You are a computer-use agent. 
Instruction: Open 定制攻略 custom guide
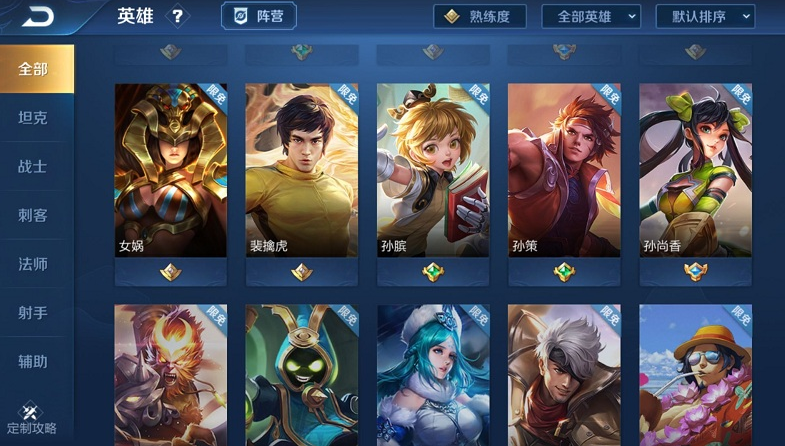[30, 419]
